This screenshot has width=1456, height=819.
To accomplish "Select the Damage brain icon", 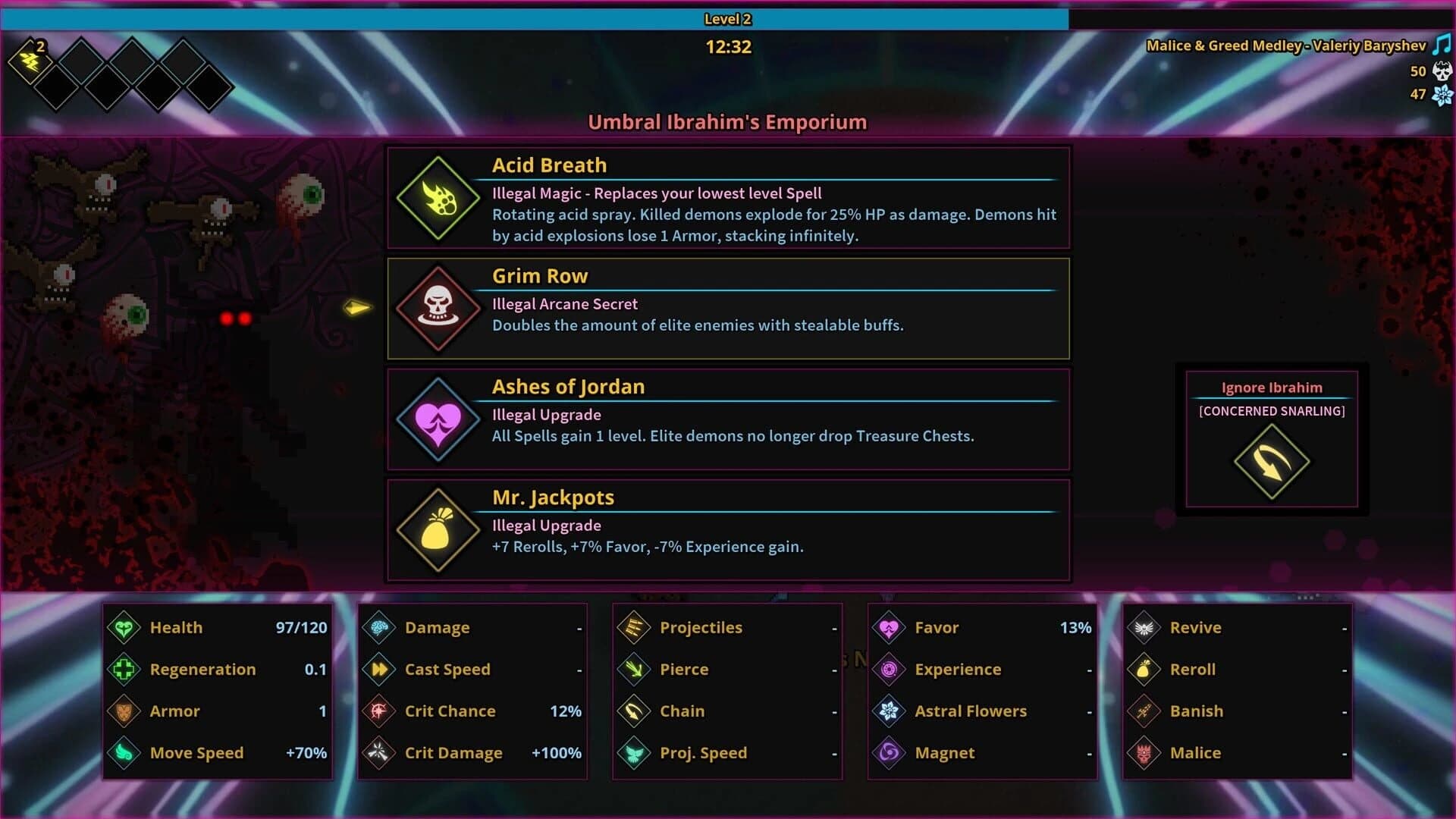I will pos(378,627).
